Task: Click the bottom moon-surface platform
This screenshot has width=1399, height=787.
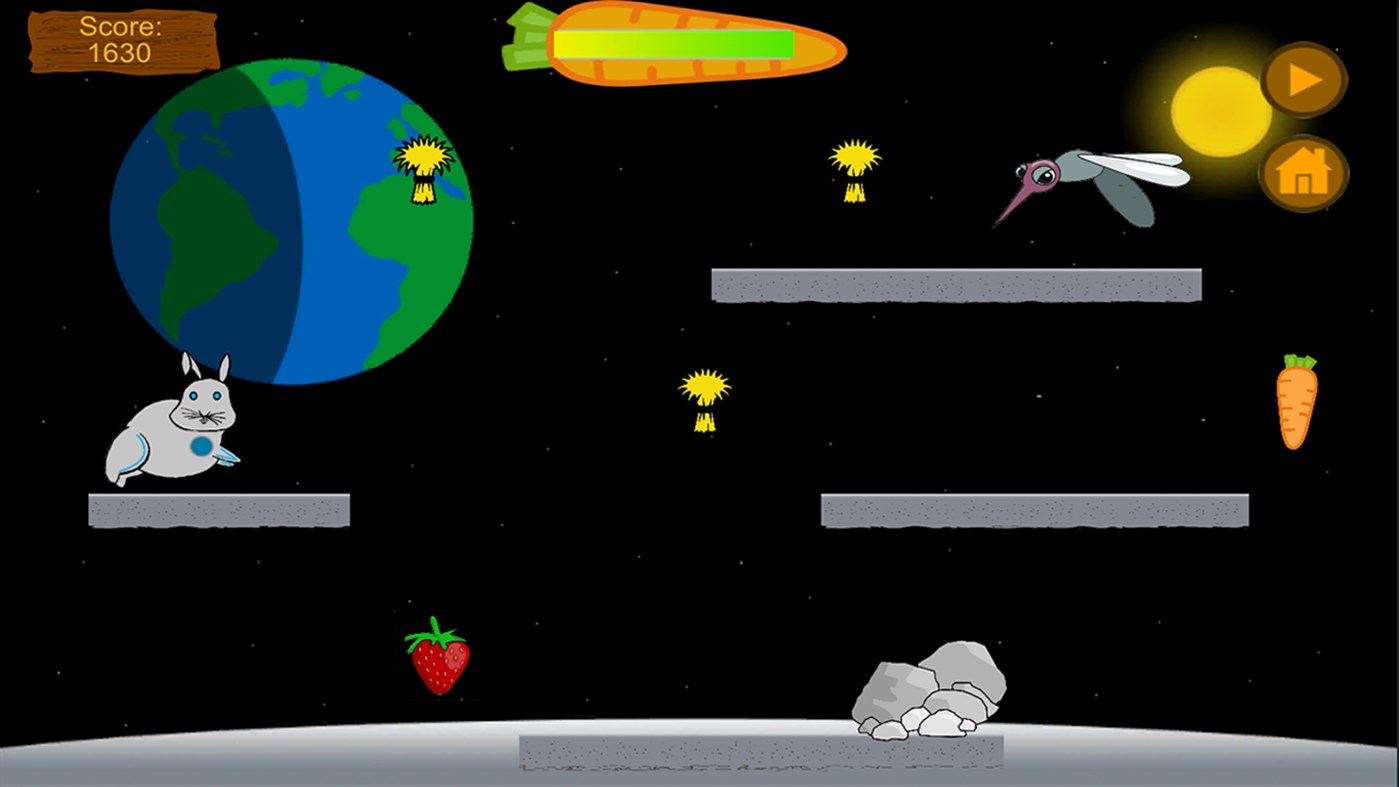Action: point(760,752)
